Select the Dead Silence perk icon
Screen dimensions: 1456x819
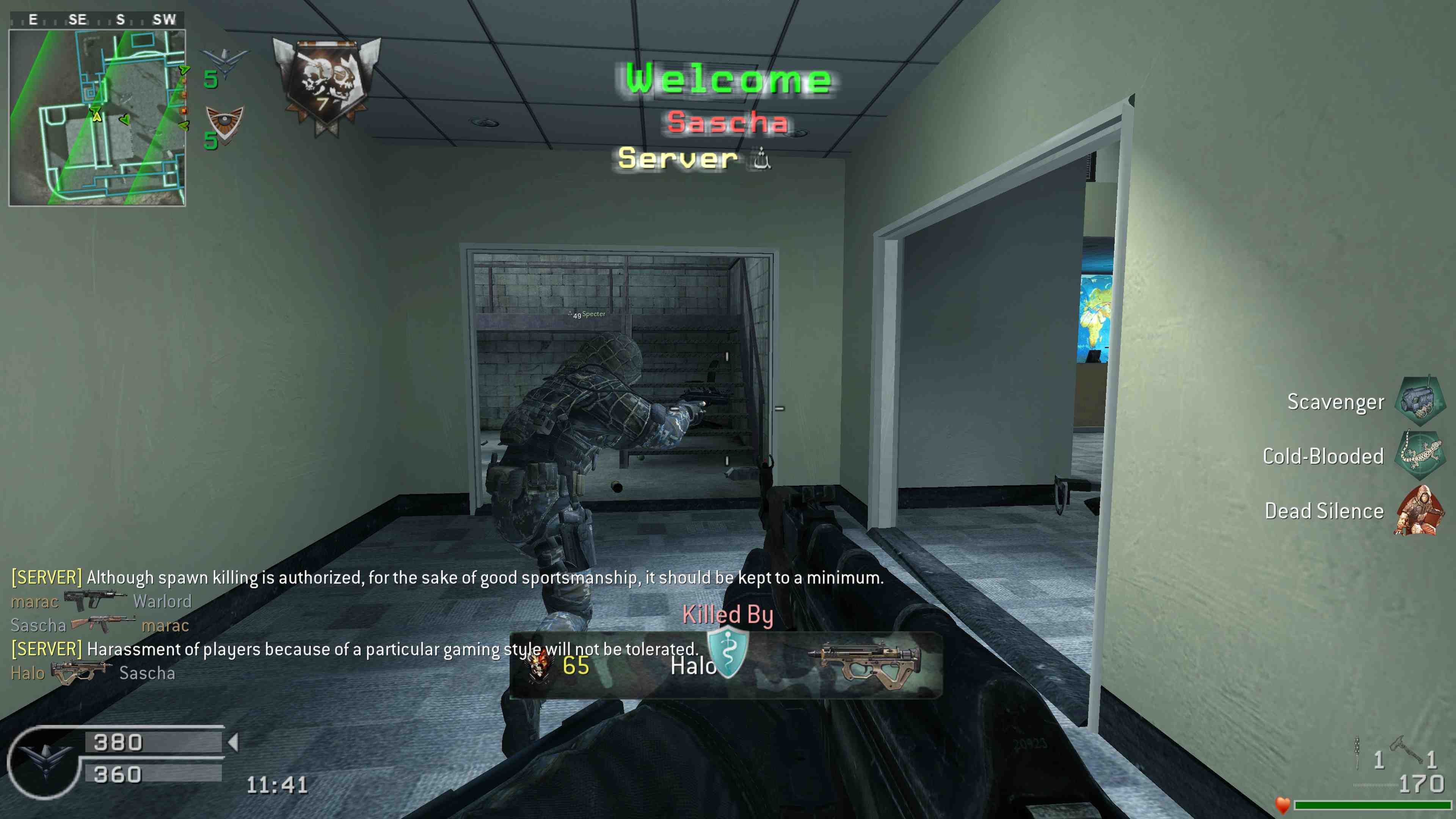[x=1419, y=510]
